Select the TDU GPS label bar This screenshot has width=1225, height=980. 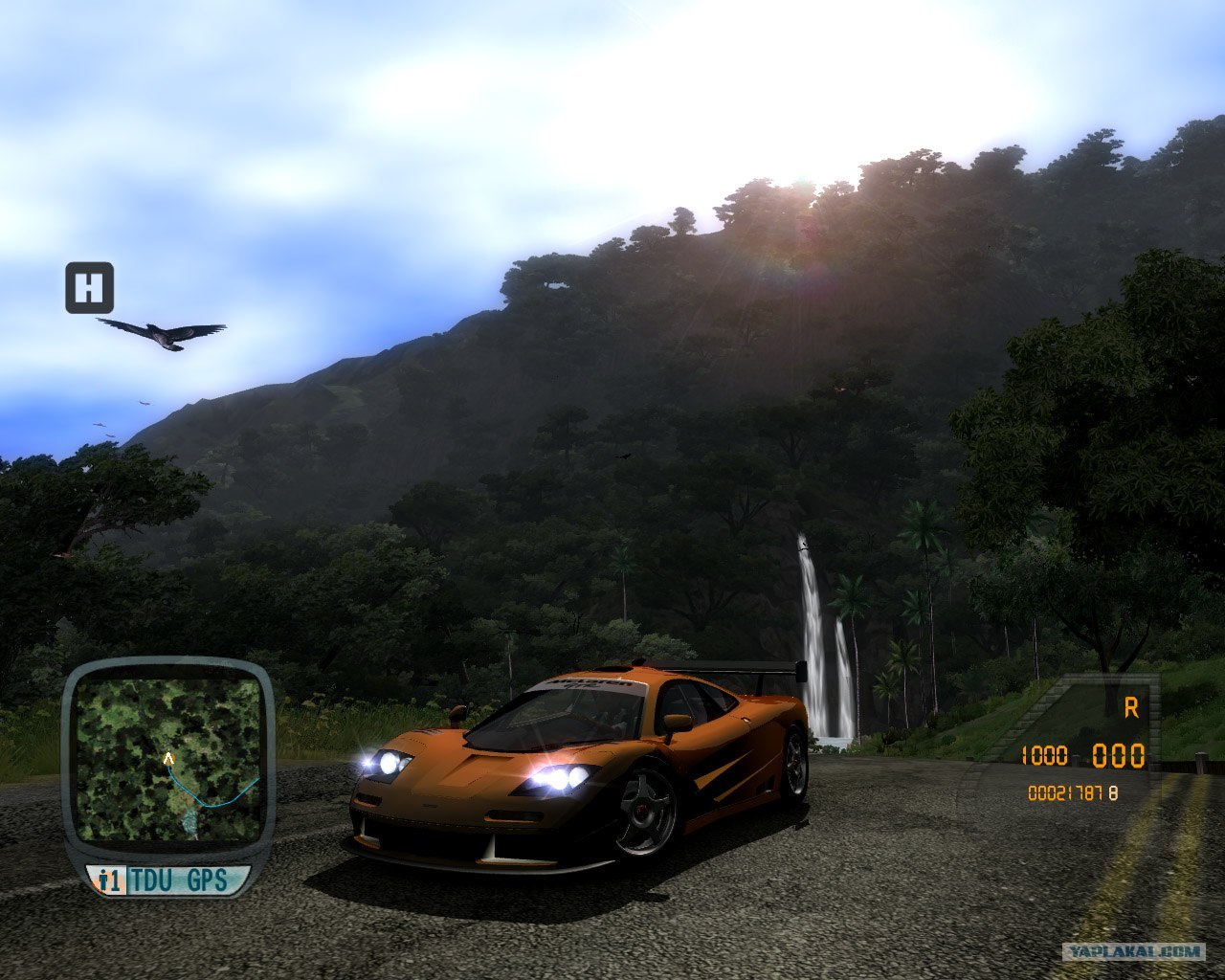(168, 880)
